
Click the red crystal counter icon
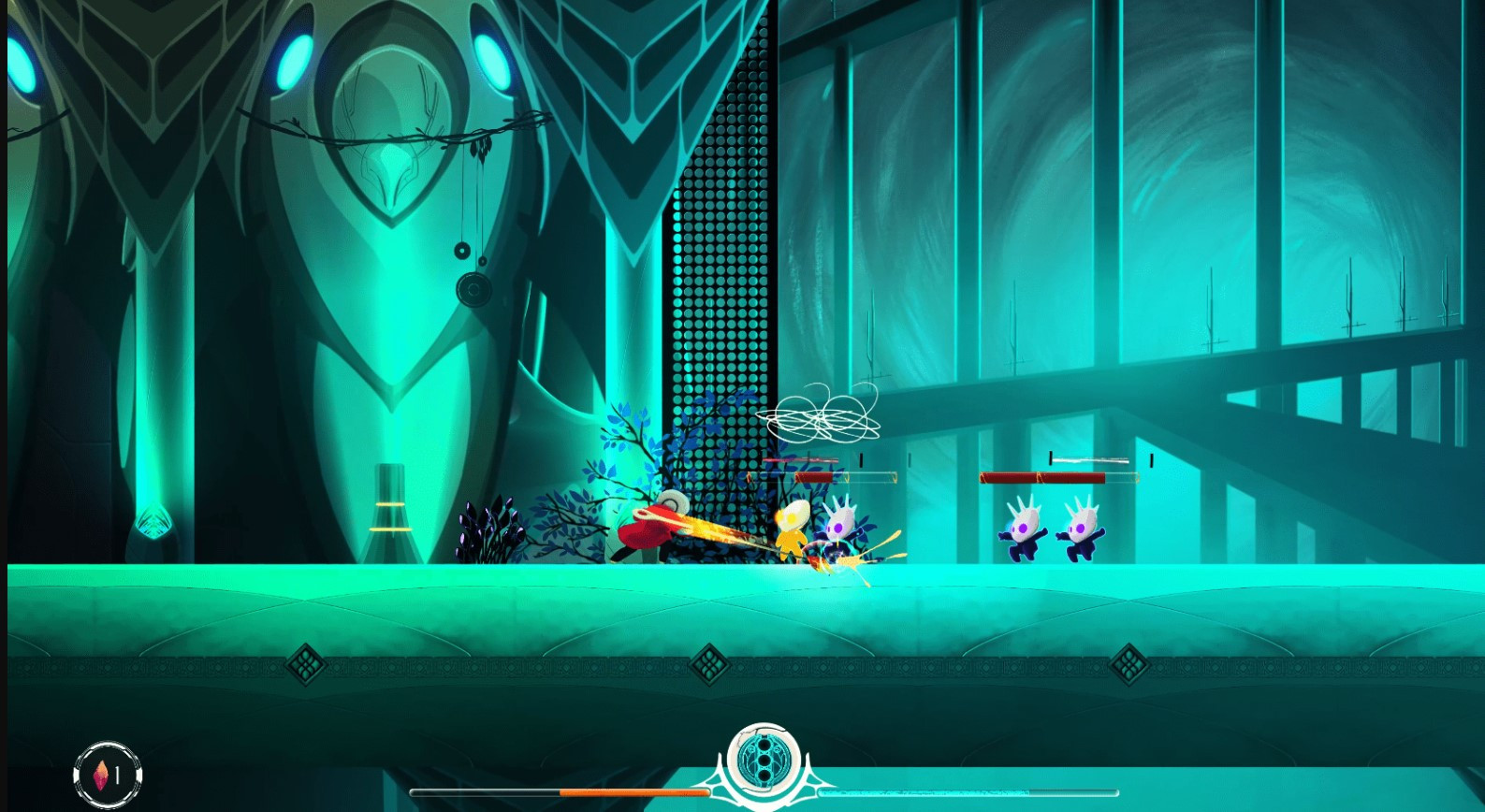103,773
